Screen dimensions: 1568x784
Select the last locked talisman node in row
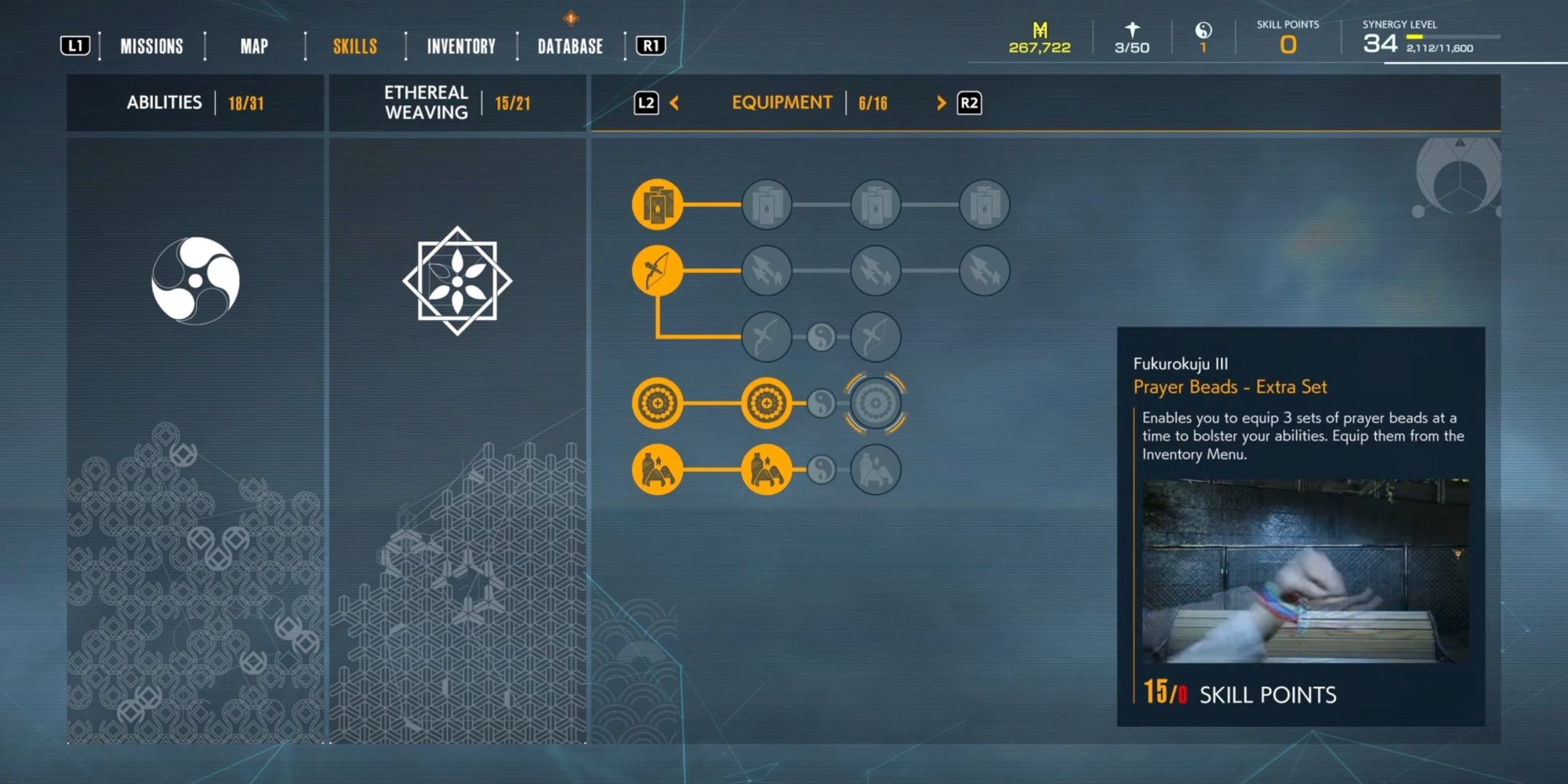pos(984,205)
